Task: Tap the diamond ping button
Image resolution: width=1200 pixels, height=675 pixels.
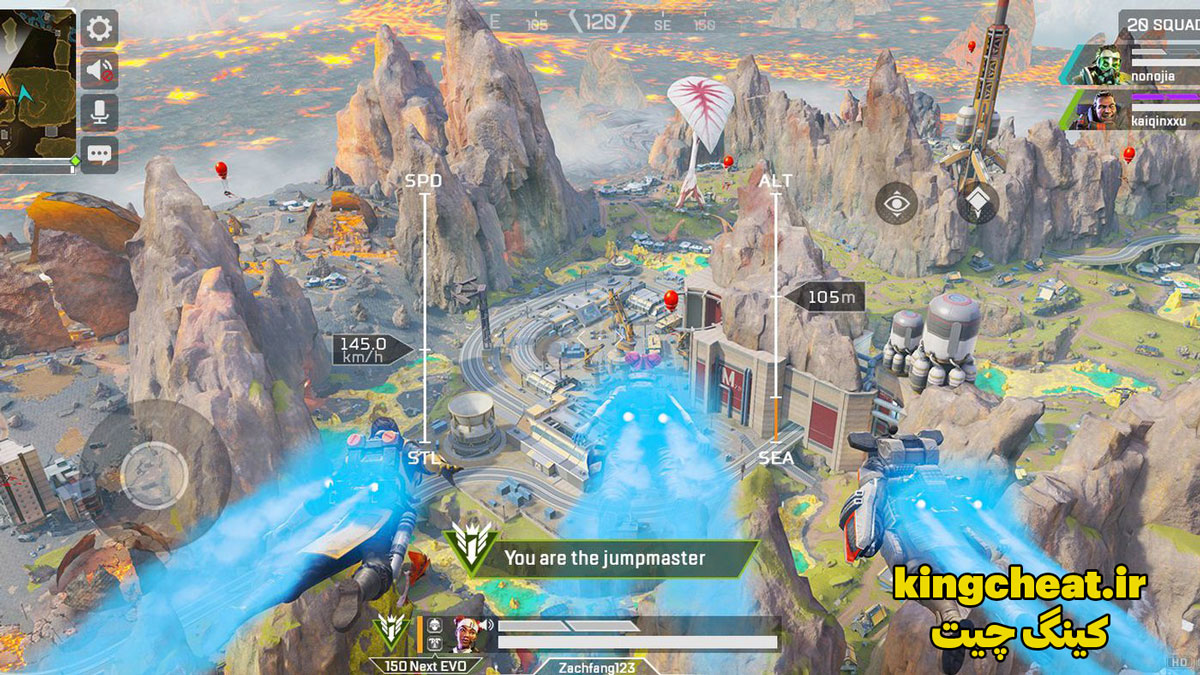Action: tap(977, 204)
